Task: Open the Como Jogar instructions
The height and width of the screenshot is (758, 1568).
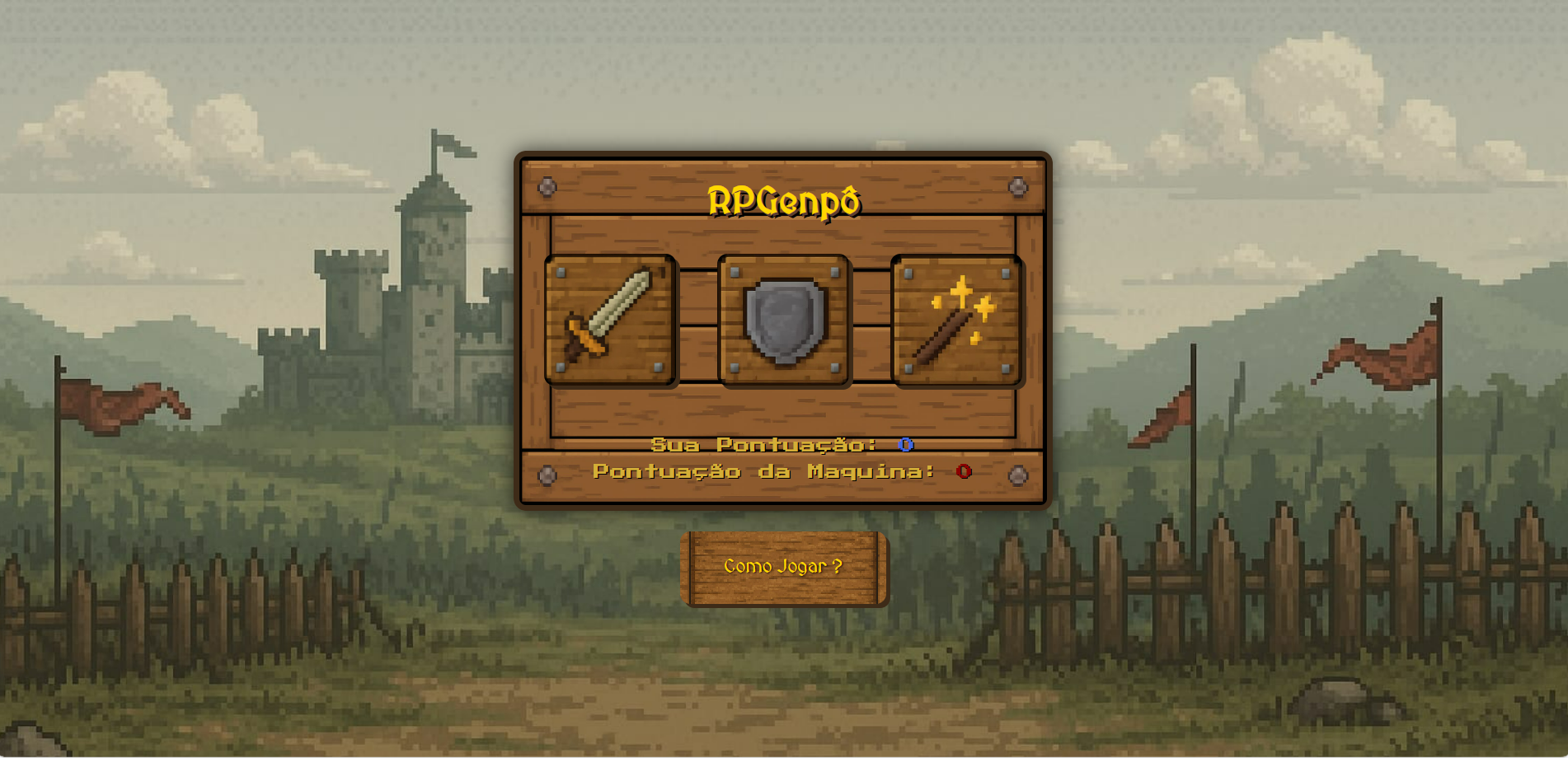Action: [783, 568]
